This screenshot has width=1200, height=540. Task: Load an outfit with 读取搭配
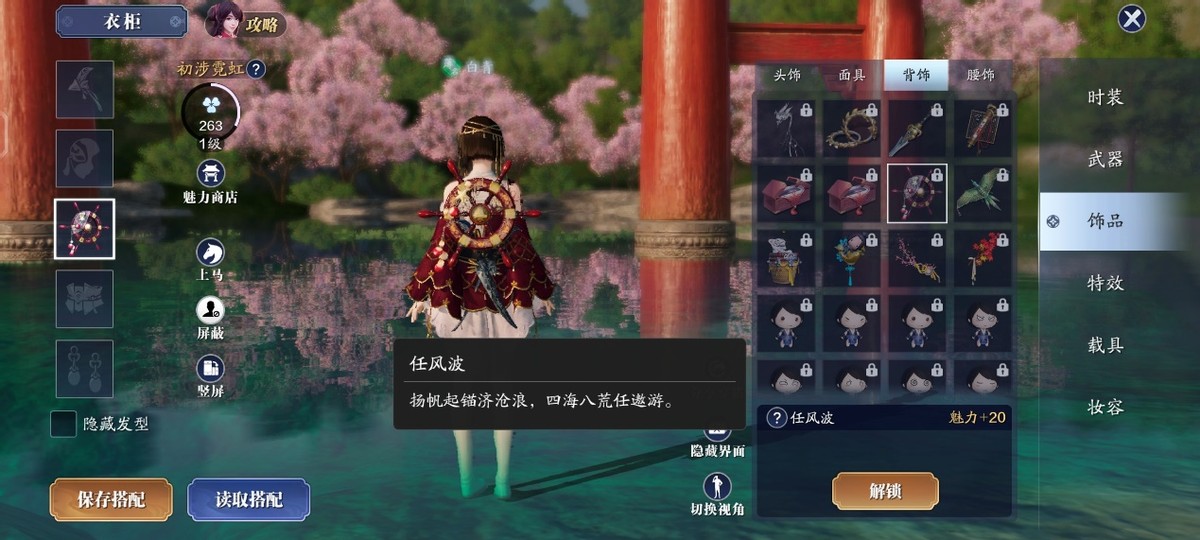click(248, 500)
